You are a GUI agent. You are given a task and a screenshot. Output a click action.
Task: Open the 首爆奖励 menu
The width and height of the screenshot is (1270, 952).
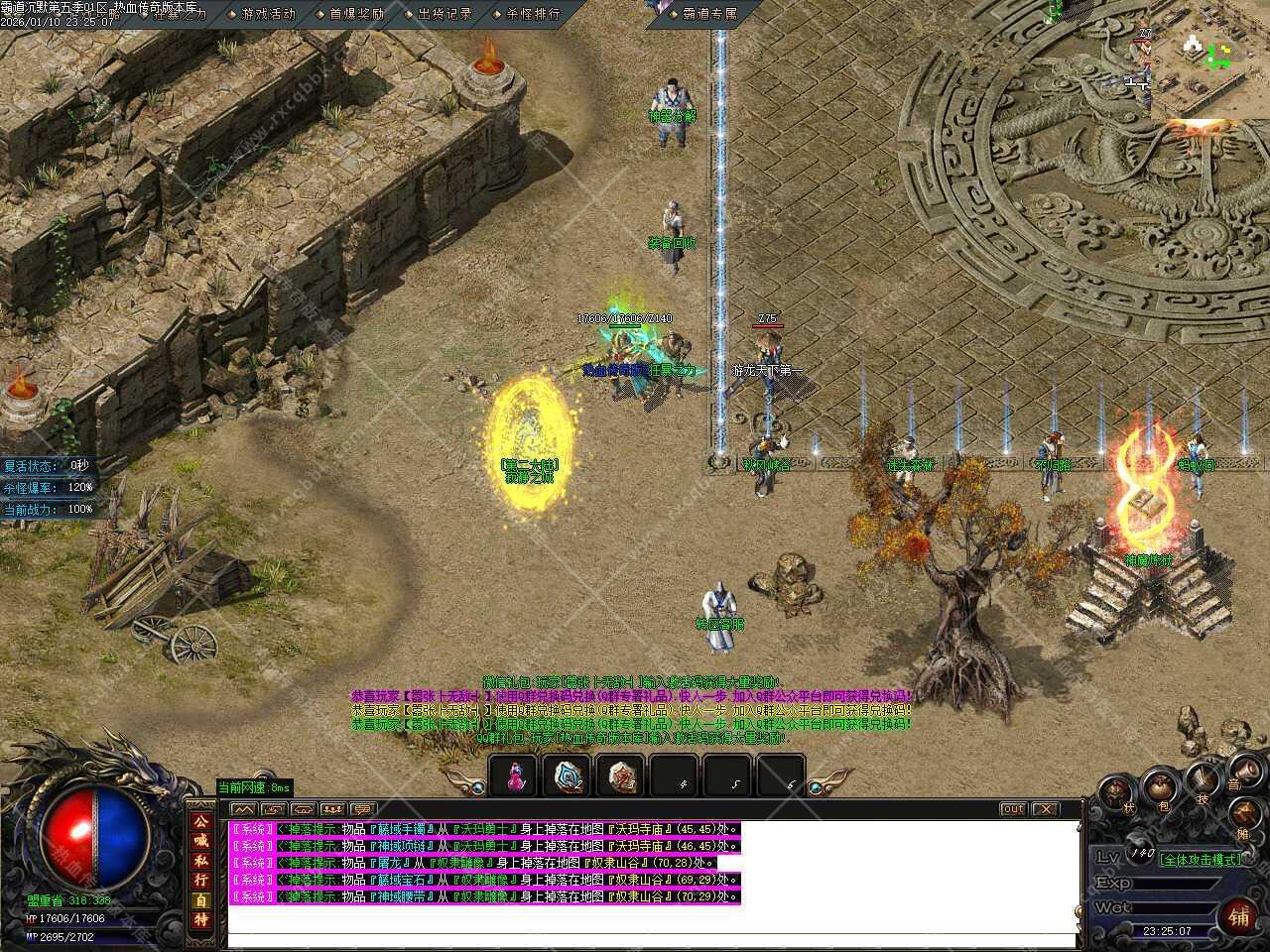(355, 14)
